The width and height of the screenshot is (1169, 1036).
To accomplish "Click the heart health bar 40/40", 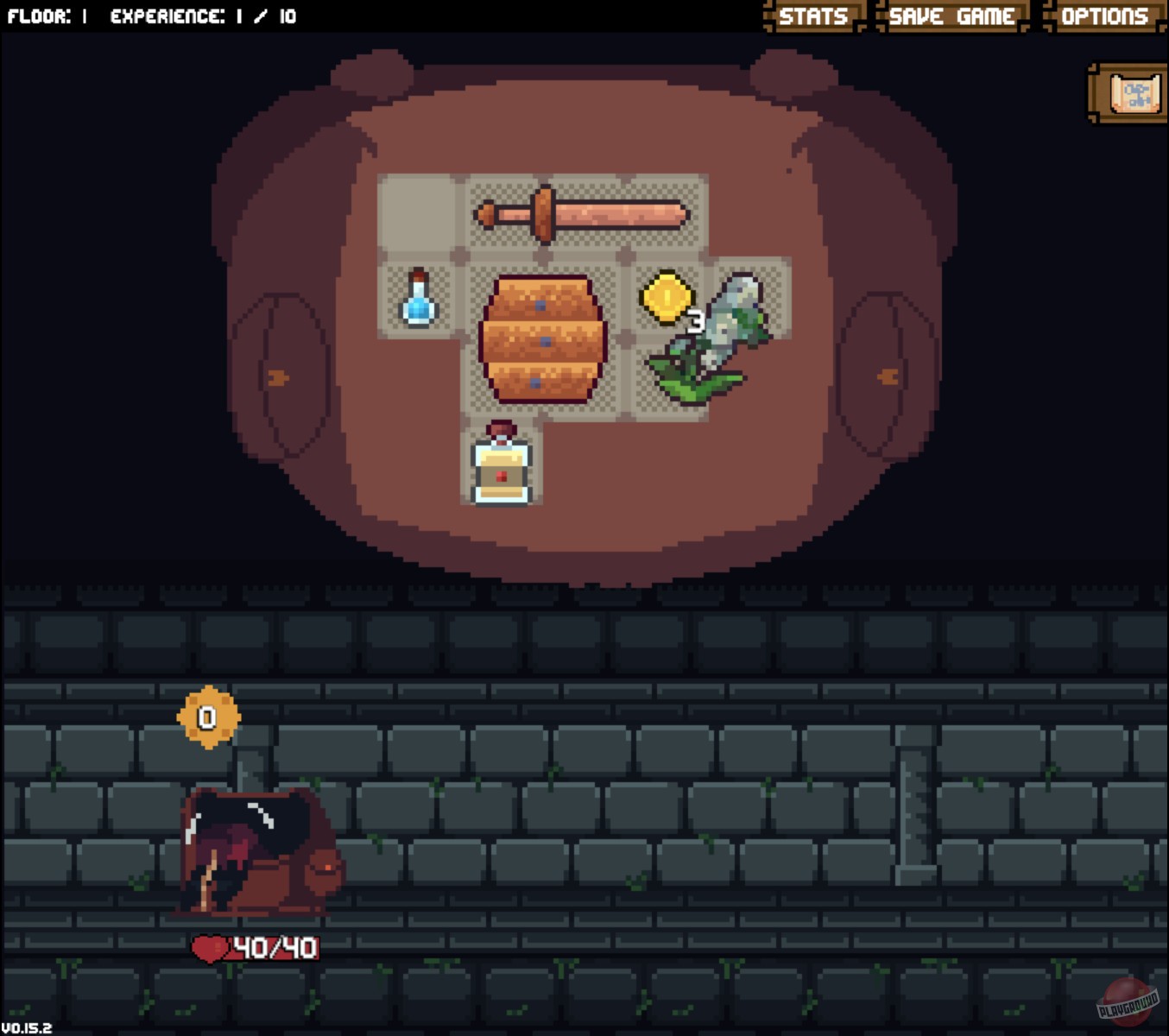I will click(x=256, y=946).
